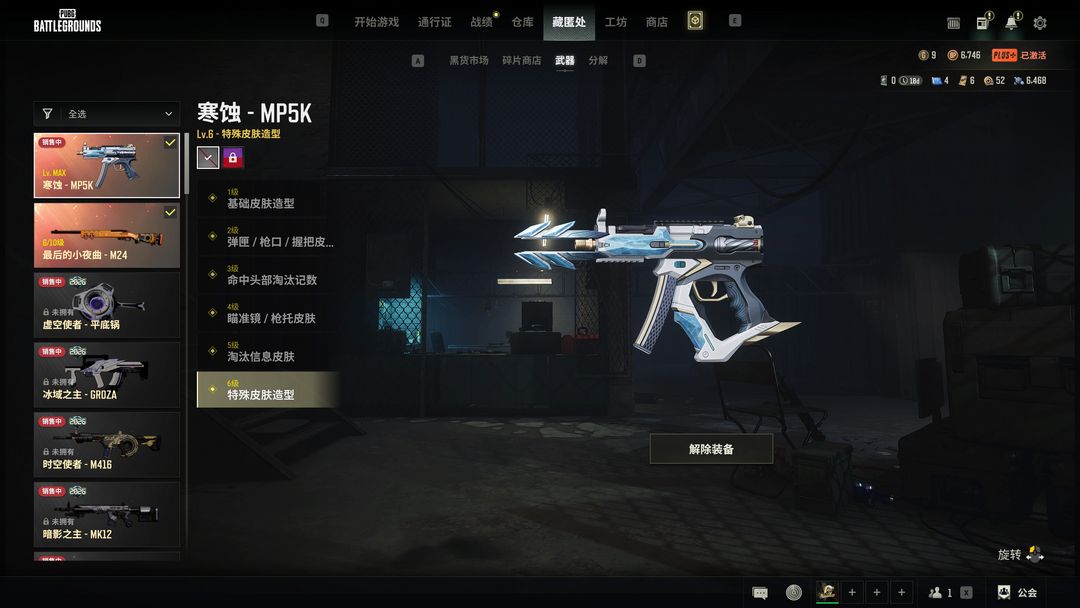Open the 战绩 tab
The height and width of the screenshot is (608, 1080).
point(482,22)
